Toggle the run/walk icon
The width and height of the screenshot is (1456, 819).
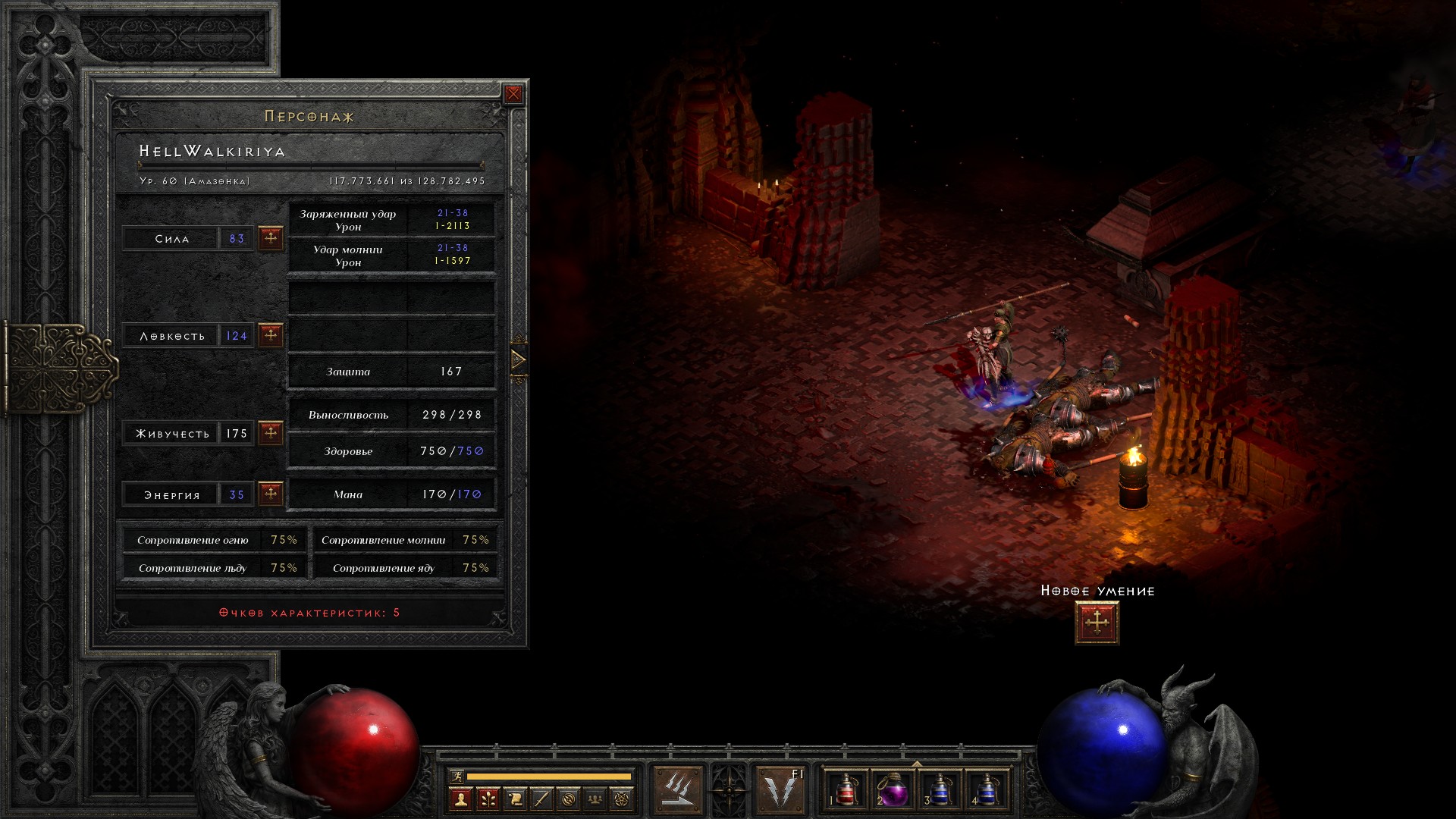(457, 777)
